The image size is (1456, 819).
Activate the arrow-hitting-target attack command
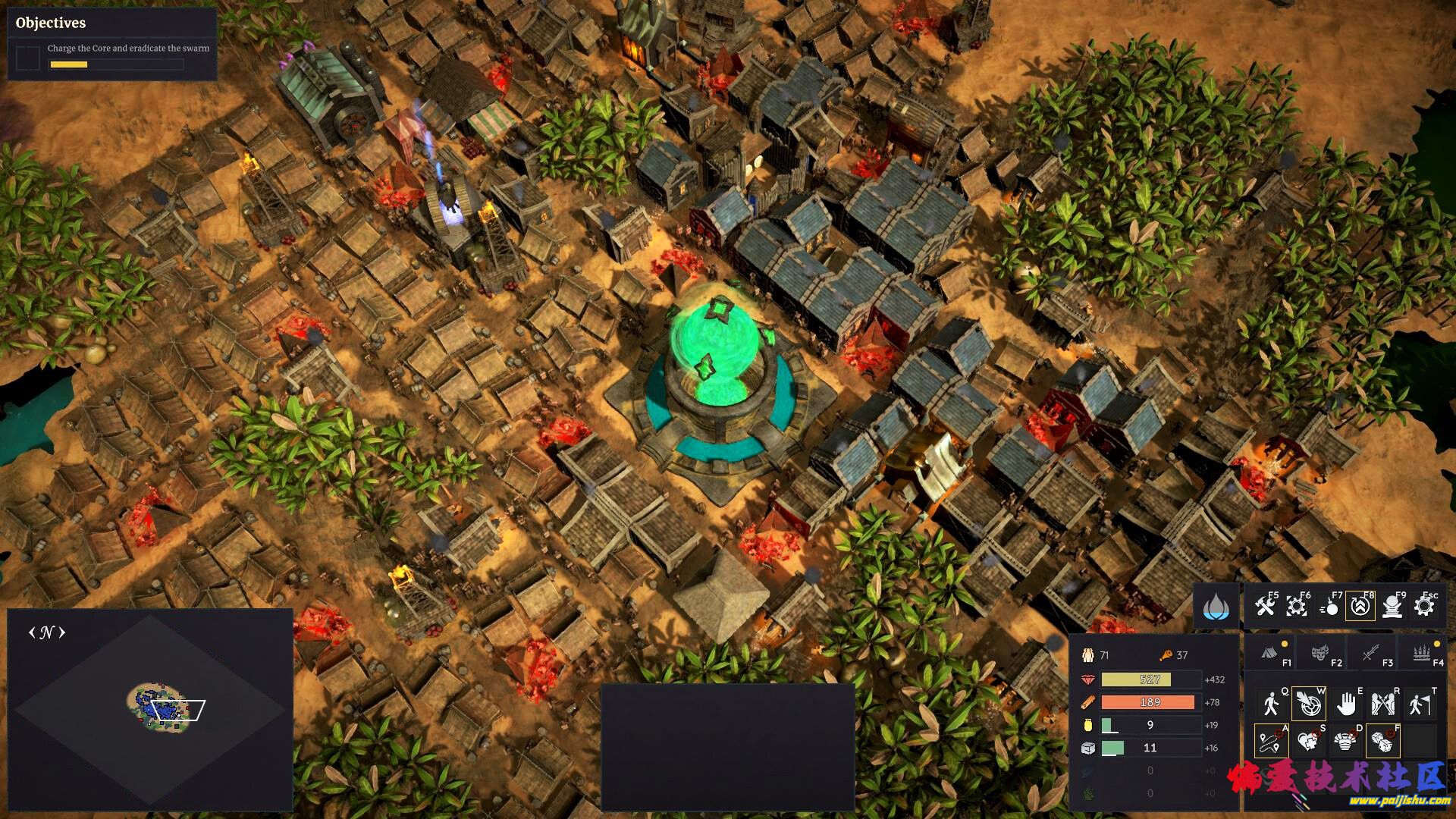click(1309, 704)
